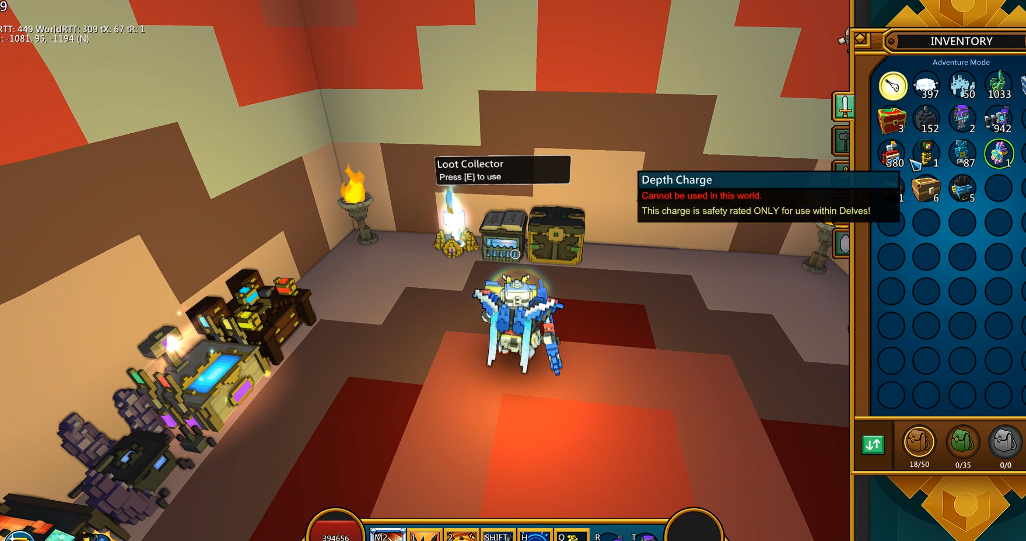
Task: Select the white whisk item slot
Action: coord(892,86)
